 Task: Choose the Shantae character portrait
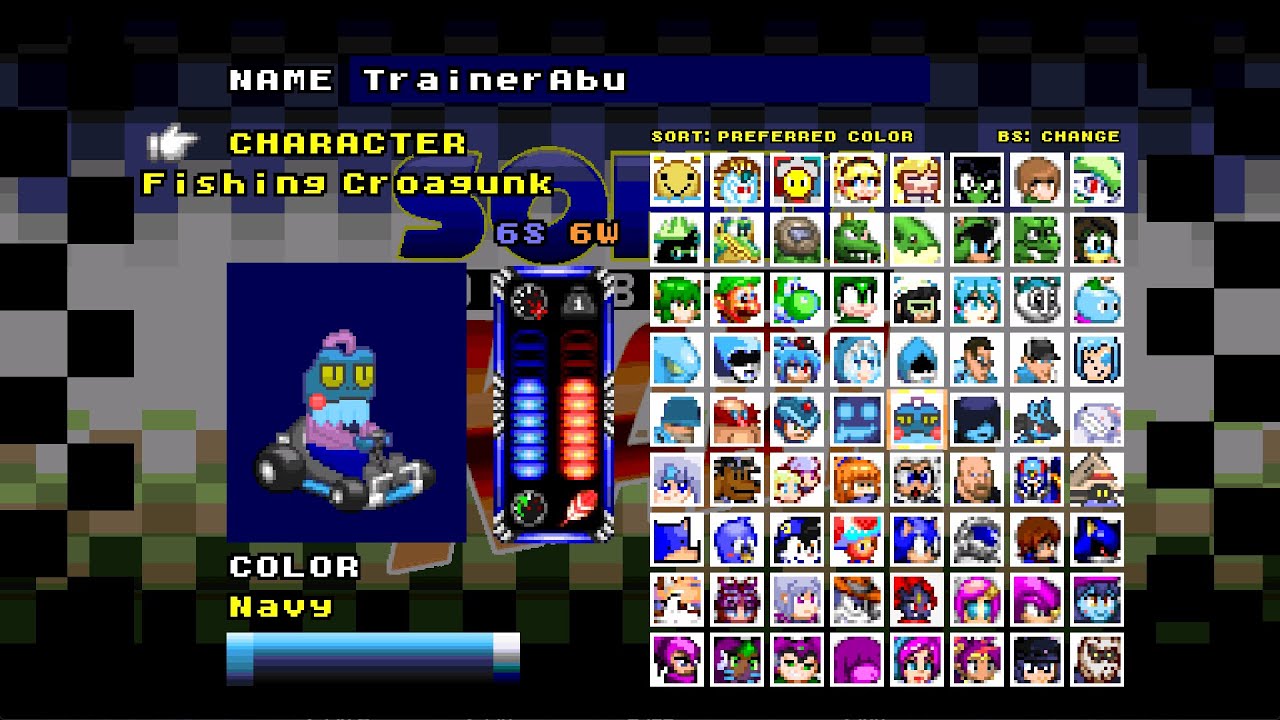974,660
